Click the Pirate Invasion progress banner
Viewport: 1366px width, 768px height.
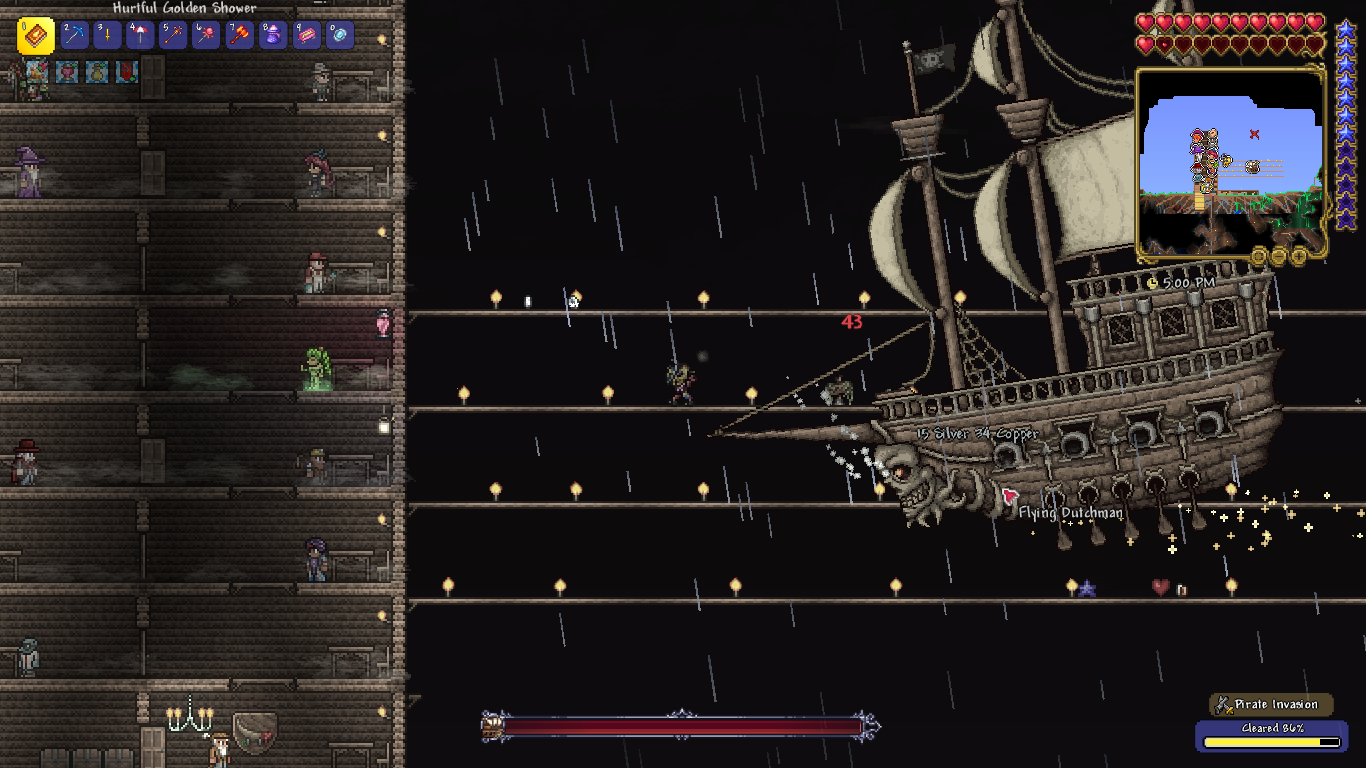1272,705
